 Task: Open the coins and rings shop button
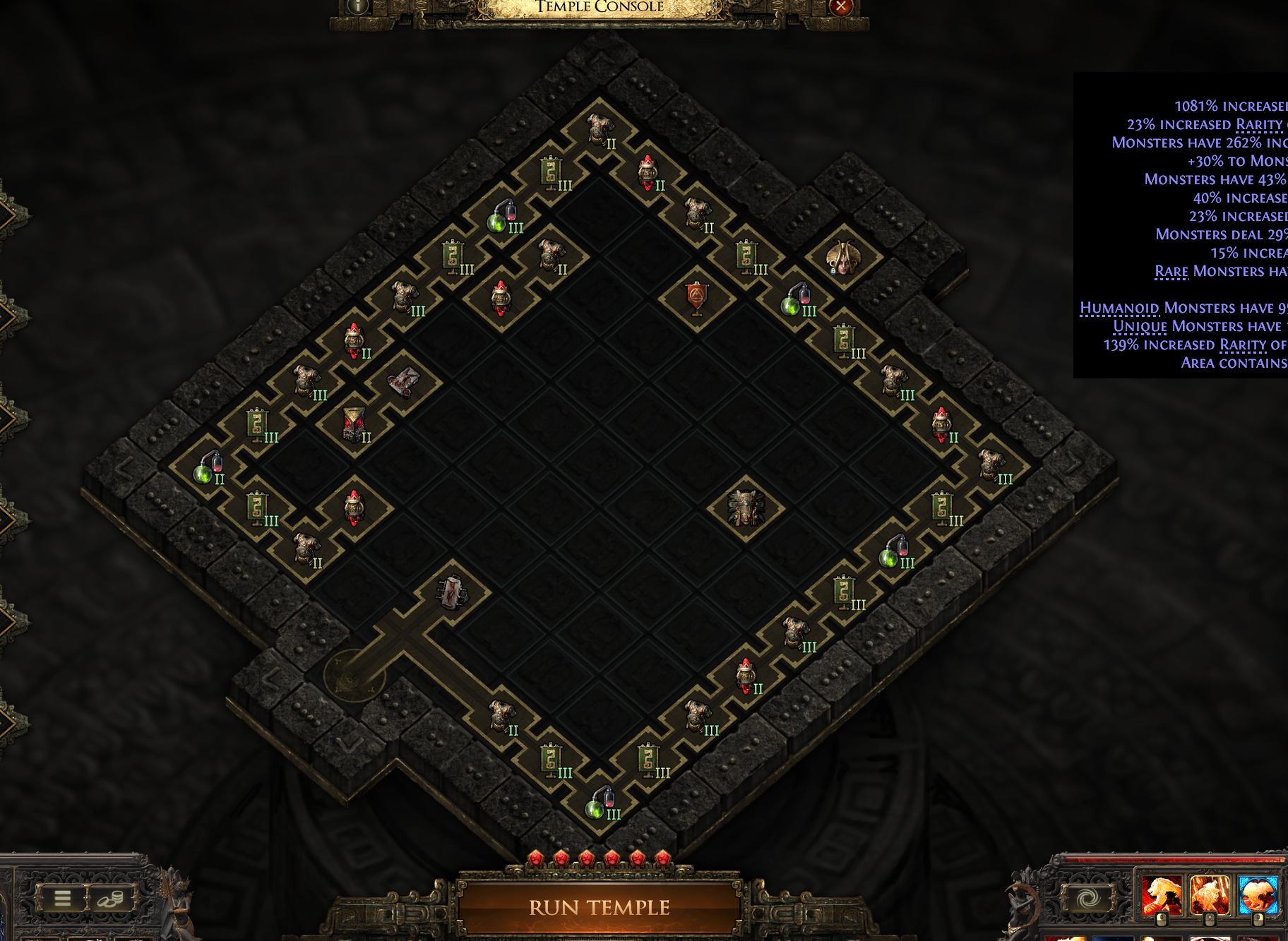[x=110, y=898]
